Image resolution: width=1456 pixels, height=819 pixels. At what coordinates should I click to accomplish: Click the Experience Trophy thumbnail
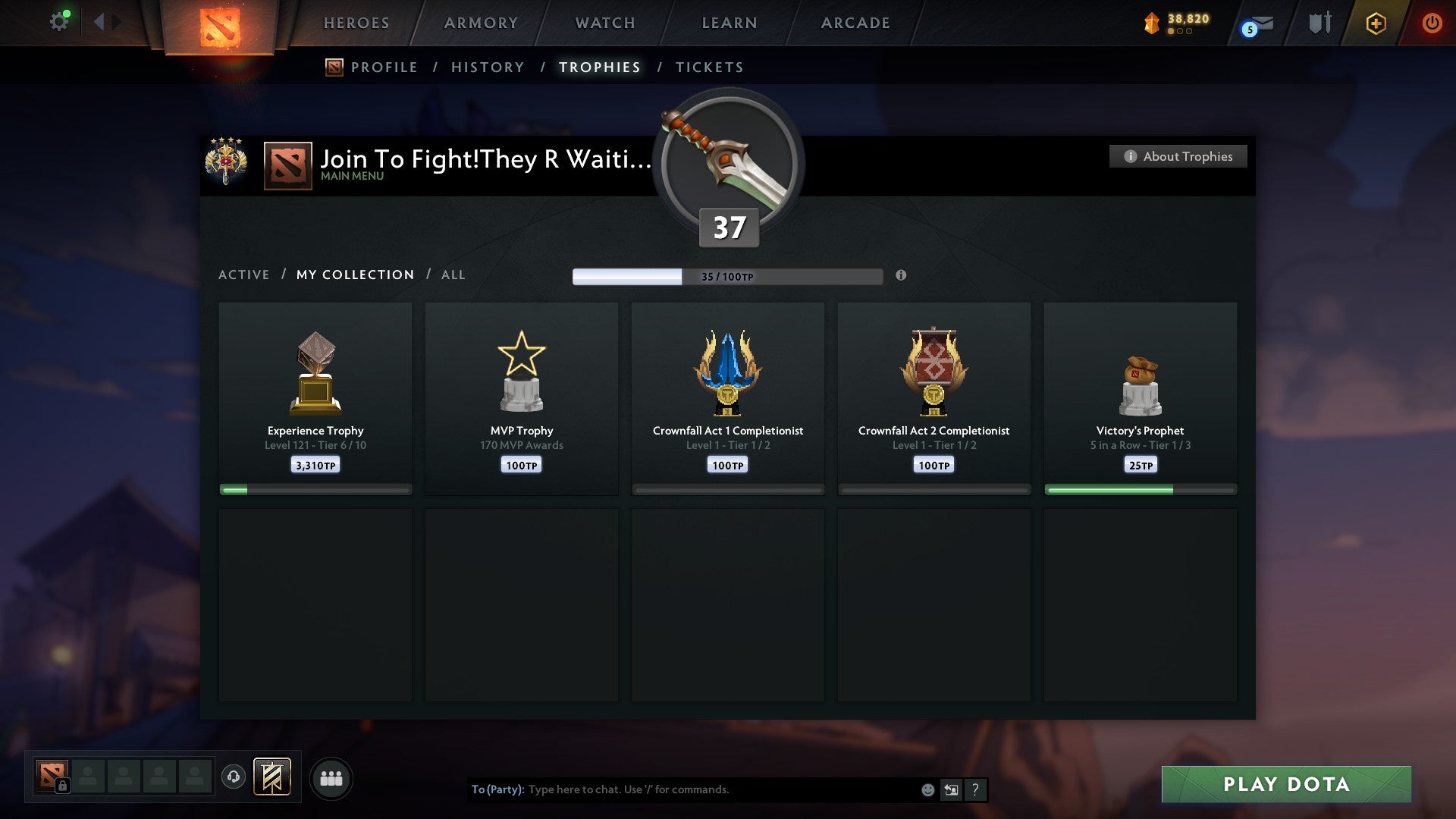[x=315, y=369]
